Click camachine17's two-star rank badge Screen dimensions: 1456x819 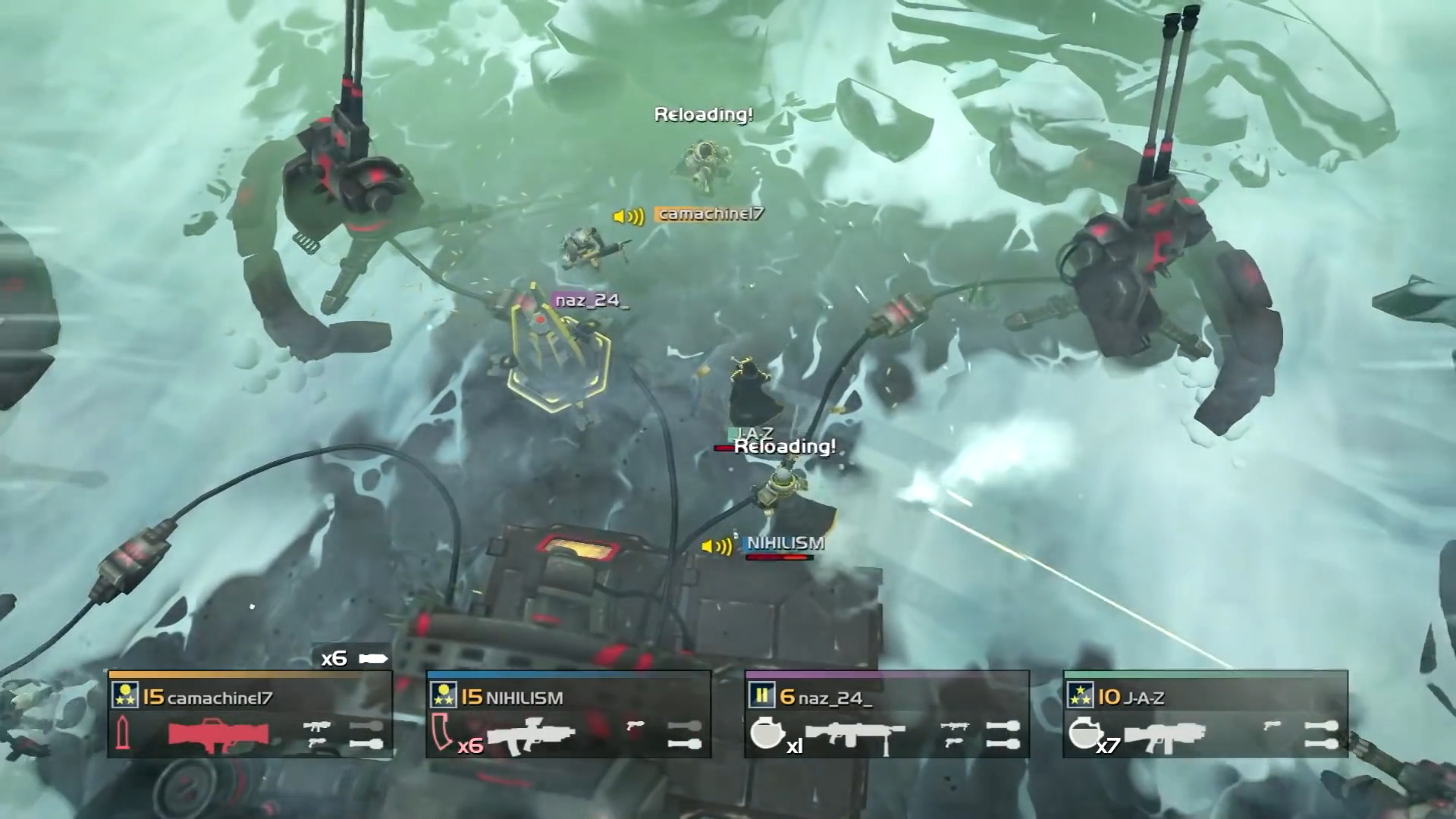(x=124, y=695)
